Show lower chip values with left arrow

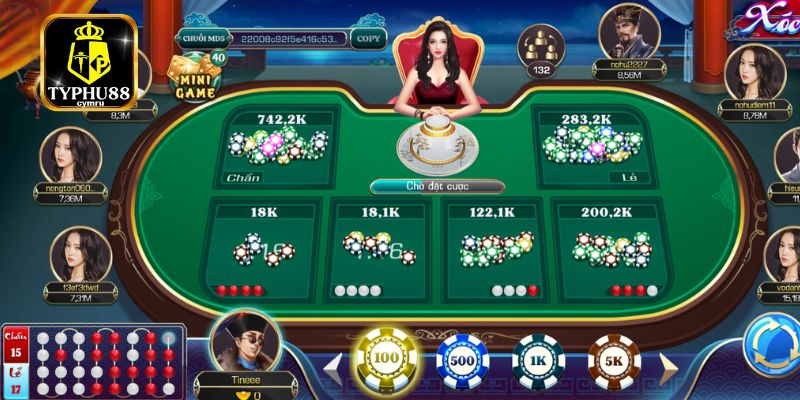[332, 362]
